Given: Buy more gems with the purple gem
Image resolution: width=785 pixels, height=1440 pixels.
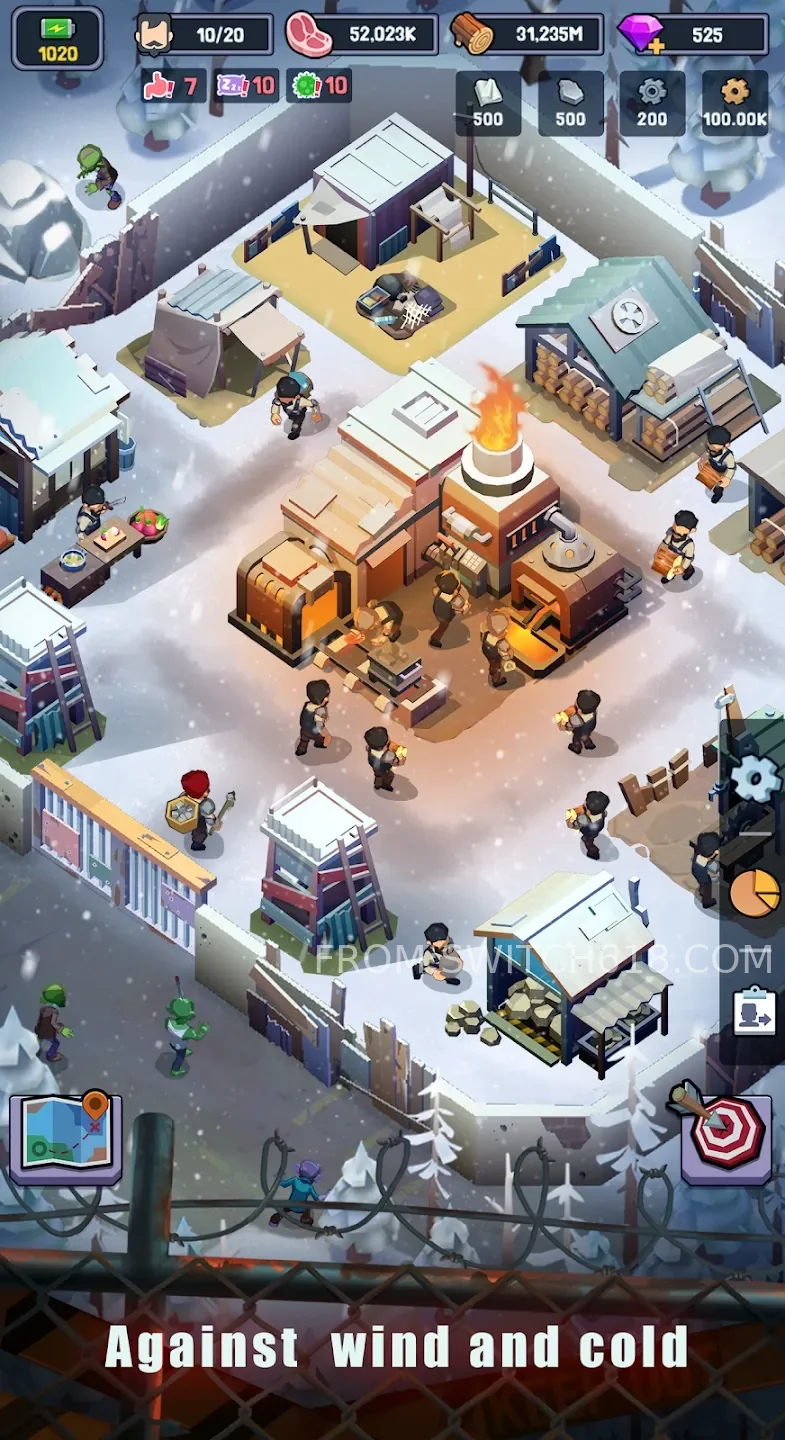Looking at the screenshot, I should pos(641,35).
